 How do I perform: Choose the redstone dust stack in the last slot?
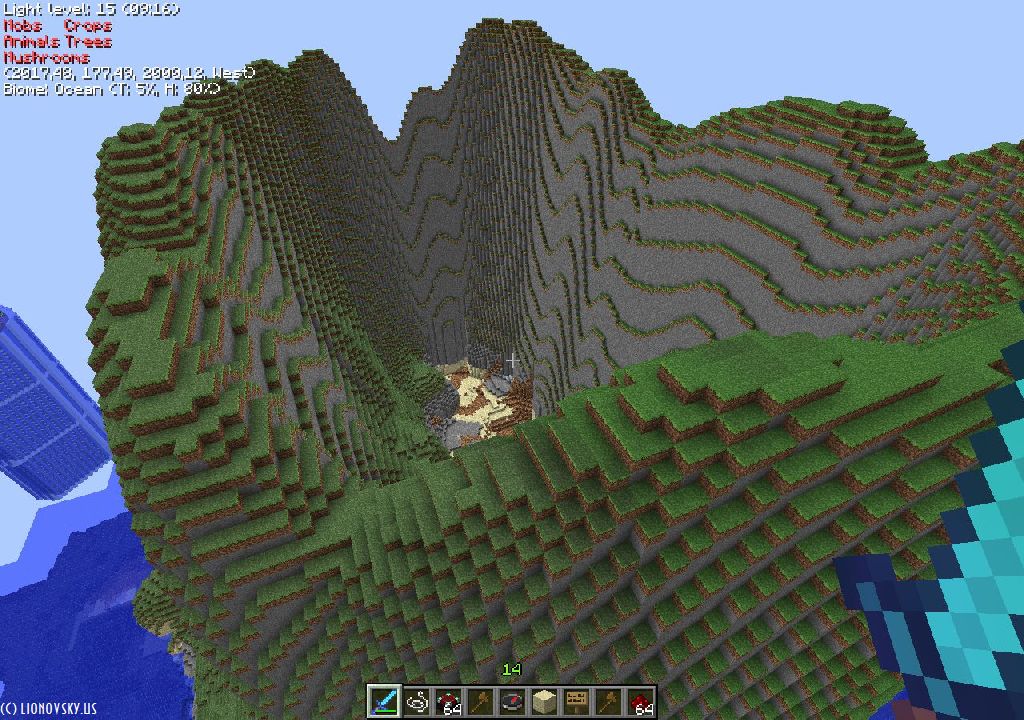(640, 701)
